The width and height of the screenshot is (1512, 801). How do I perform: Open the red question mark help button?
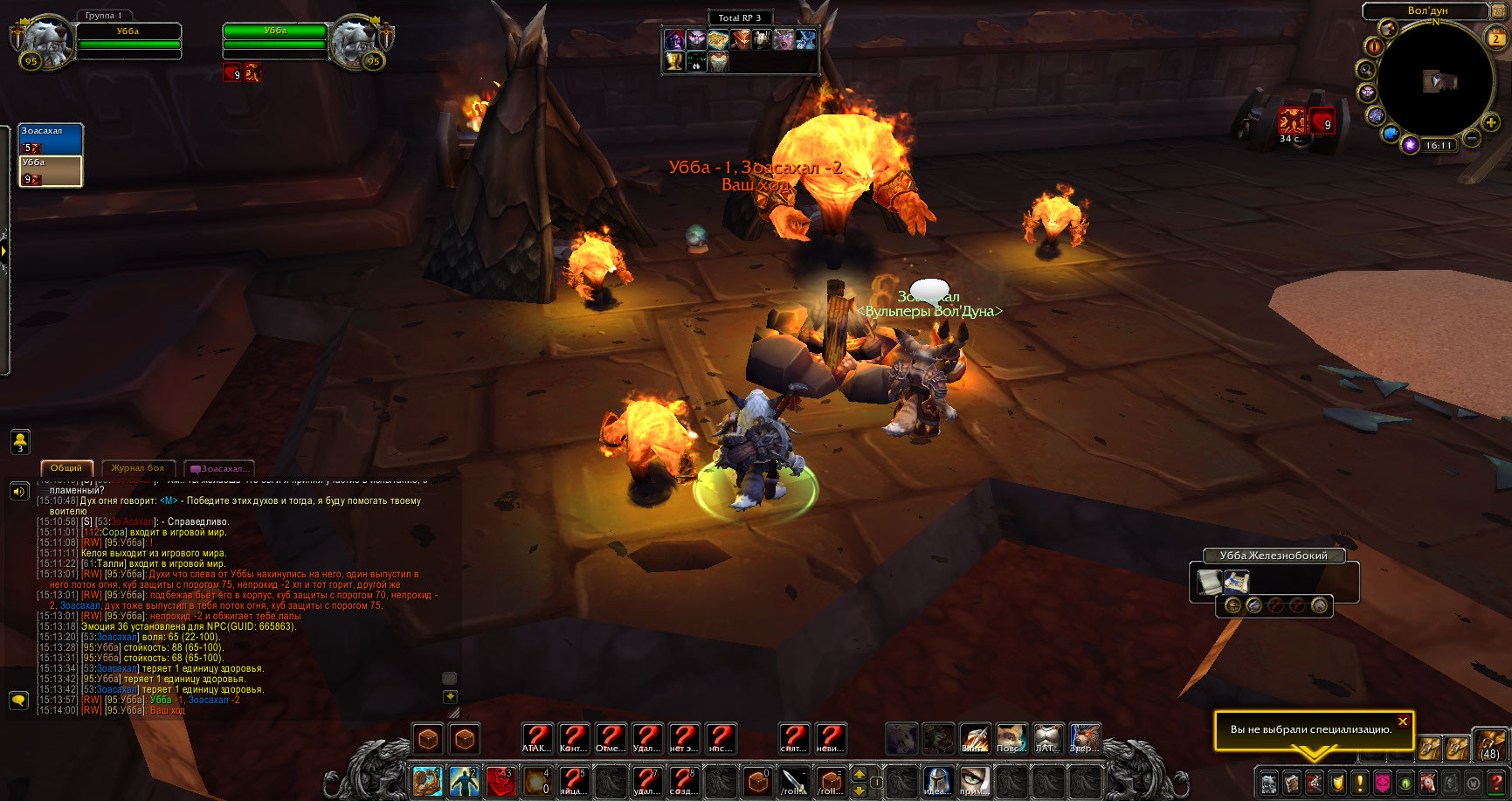[x=1495, y=782]
